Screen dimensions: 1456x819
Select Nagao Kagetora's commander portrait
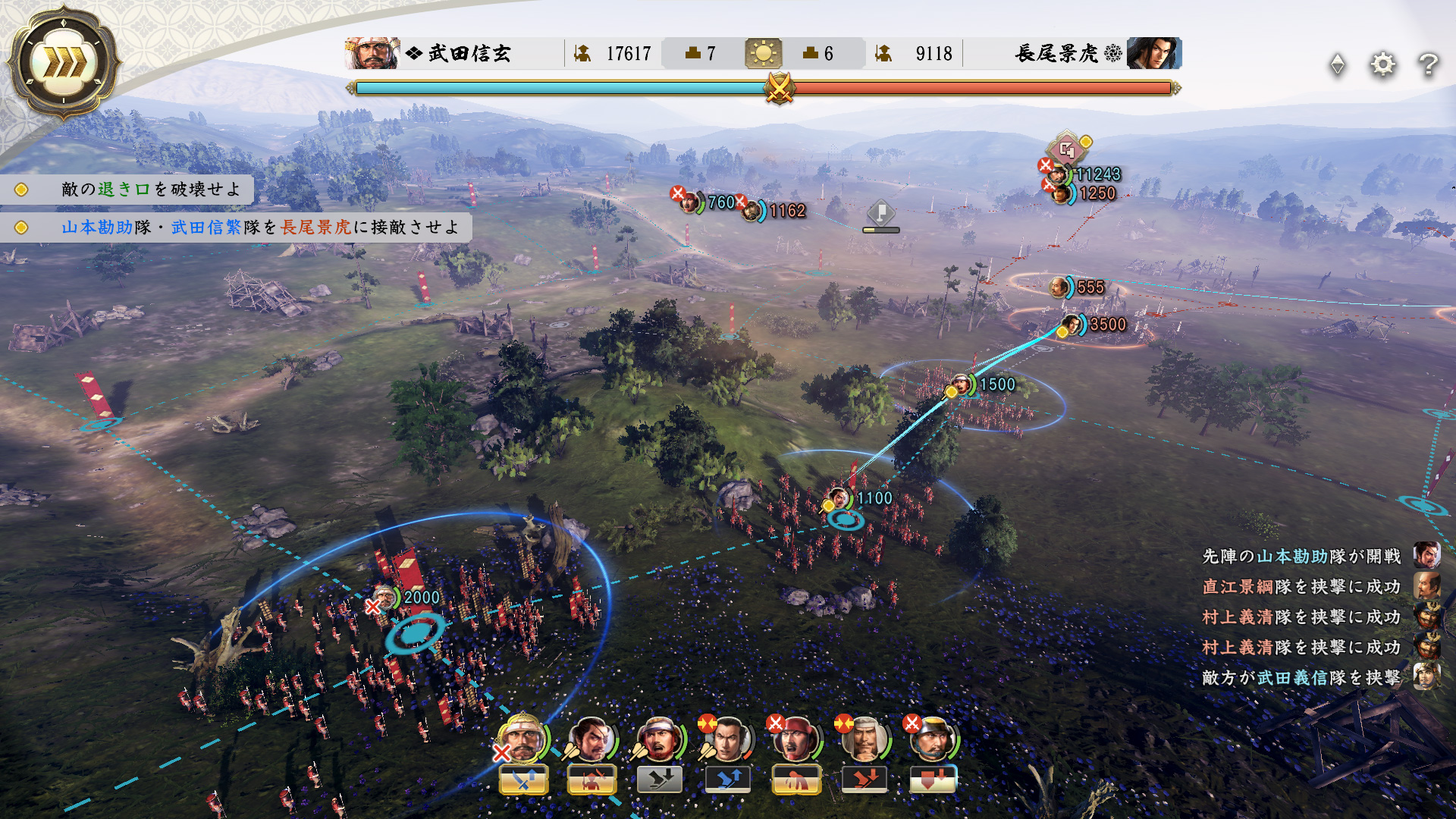1153,53
